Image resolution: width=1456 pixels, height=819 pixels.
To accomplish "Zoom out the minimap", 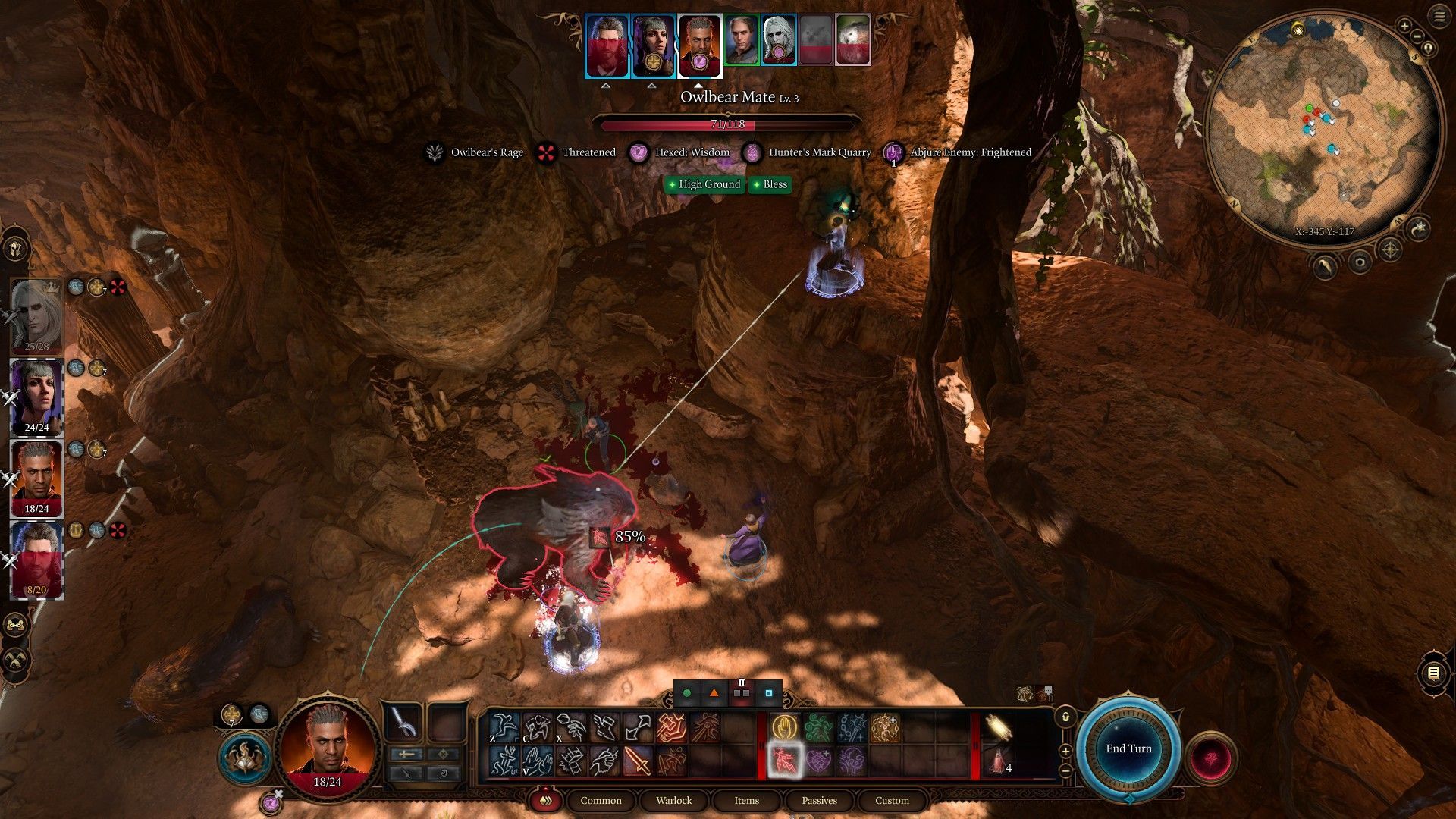I will point(1417,38).
